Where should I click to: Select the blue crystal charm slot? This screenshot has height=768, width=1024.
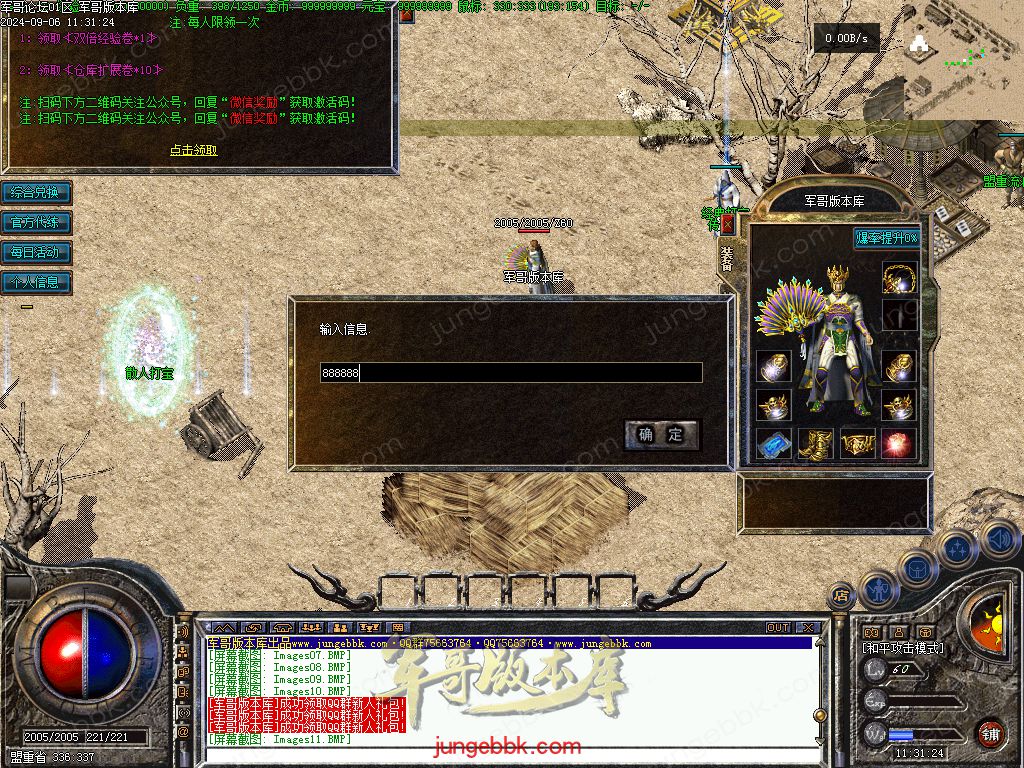[x=773, y=443]
